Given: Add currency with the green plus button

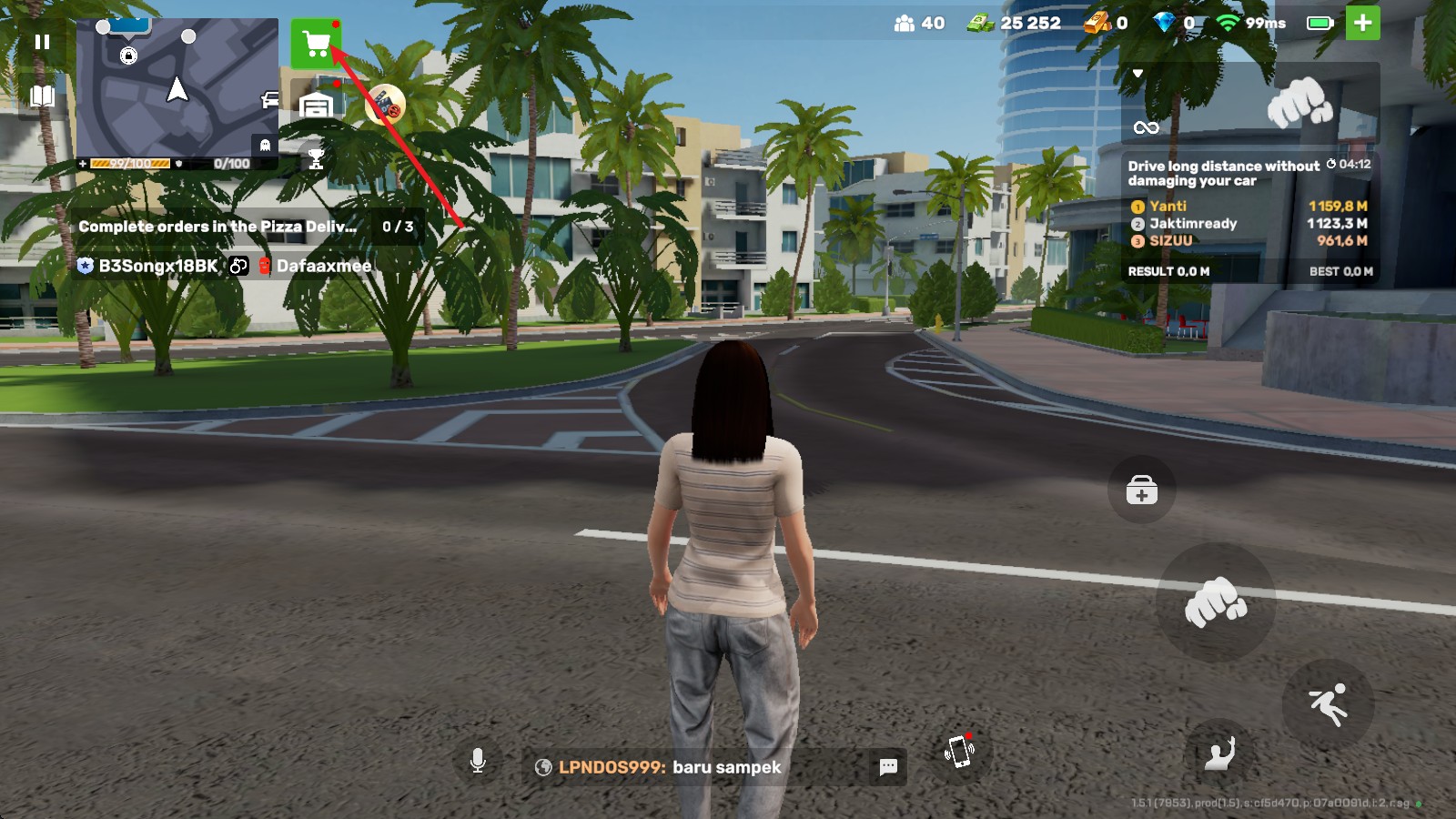Looking at the screenshot, I should (1362, 24).
